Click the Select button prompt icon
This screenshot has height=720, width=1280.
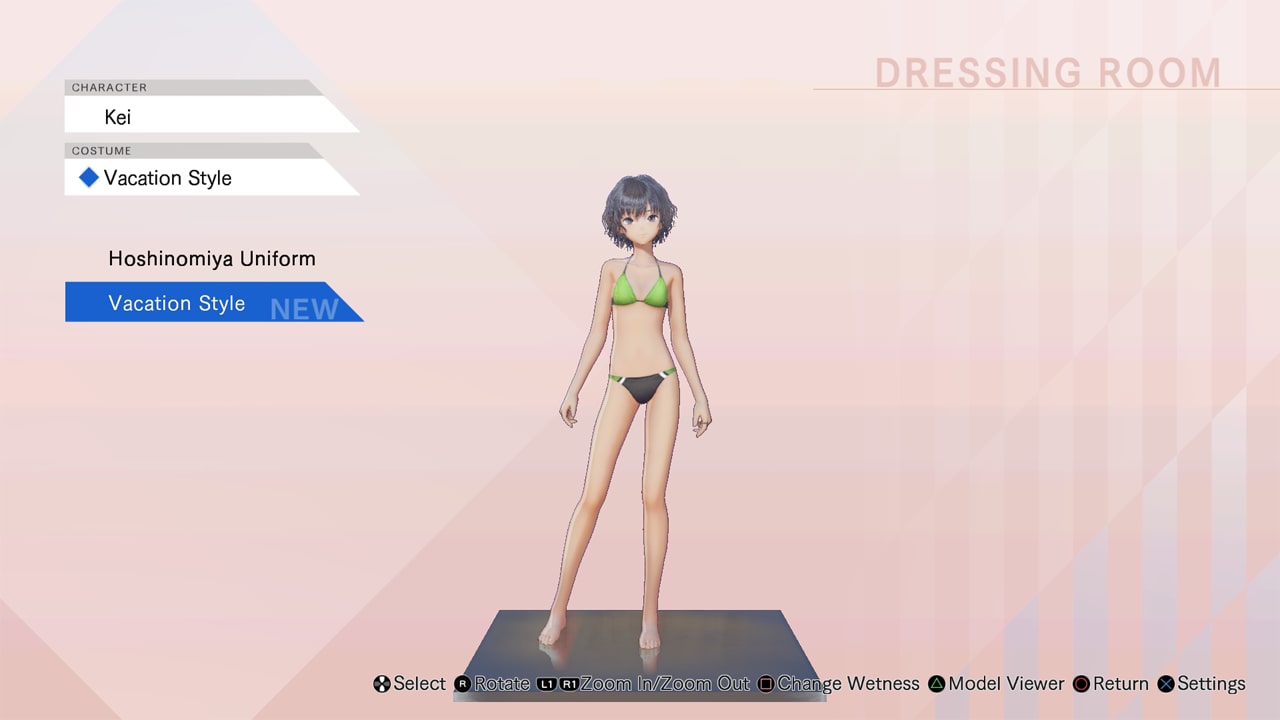[x=382, y=684]
